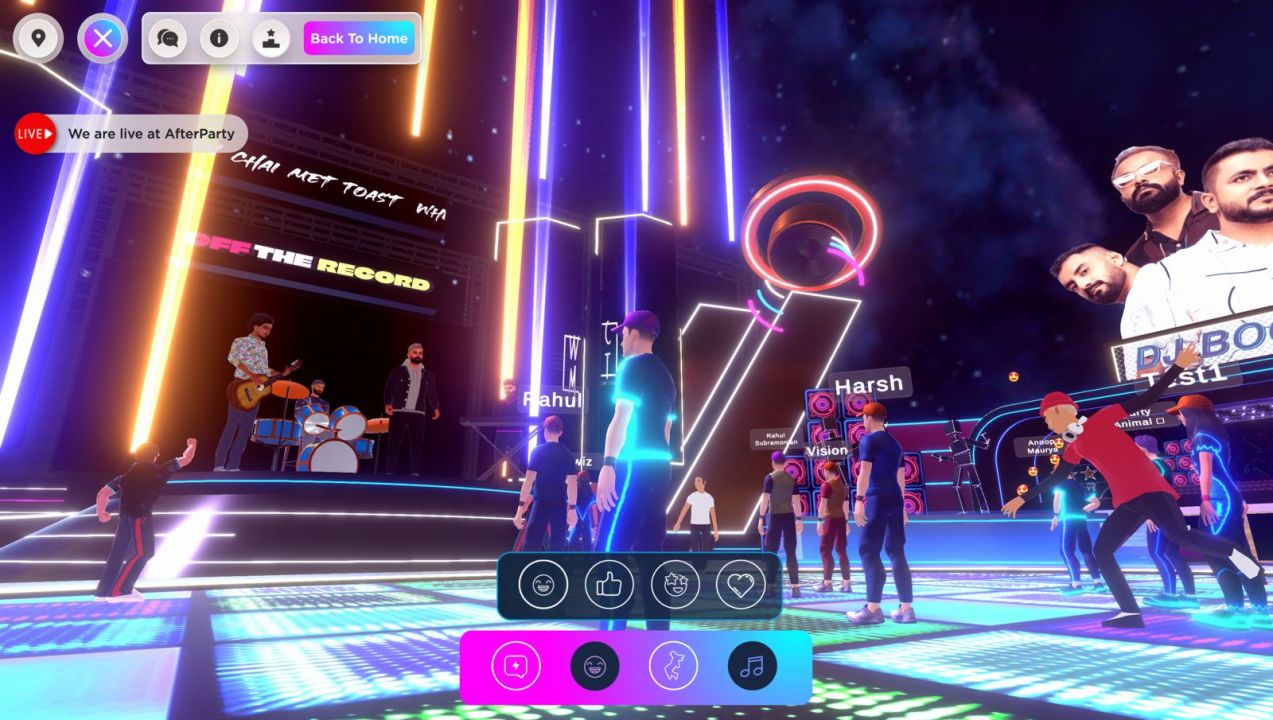
Task: Send the grinning face reaction in the dark panel
Action: click(x=543, y=584)
